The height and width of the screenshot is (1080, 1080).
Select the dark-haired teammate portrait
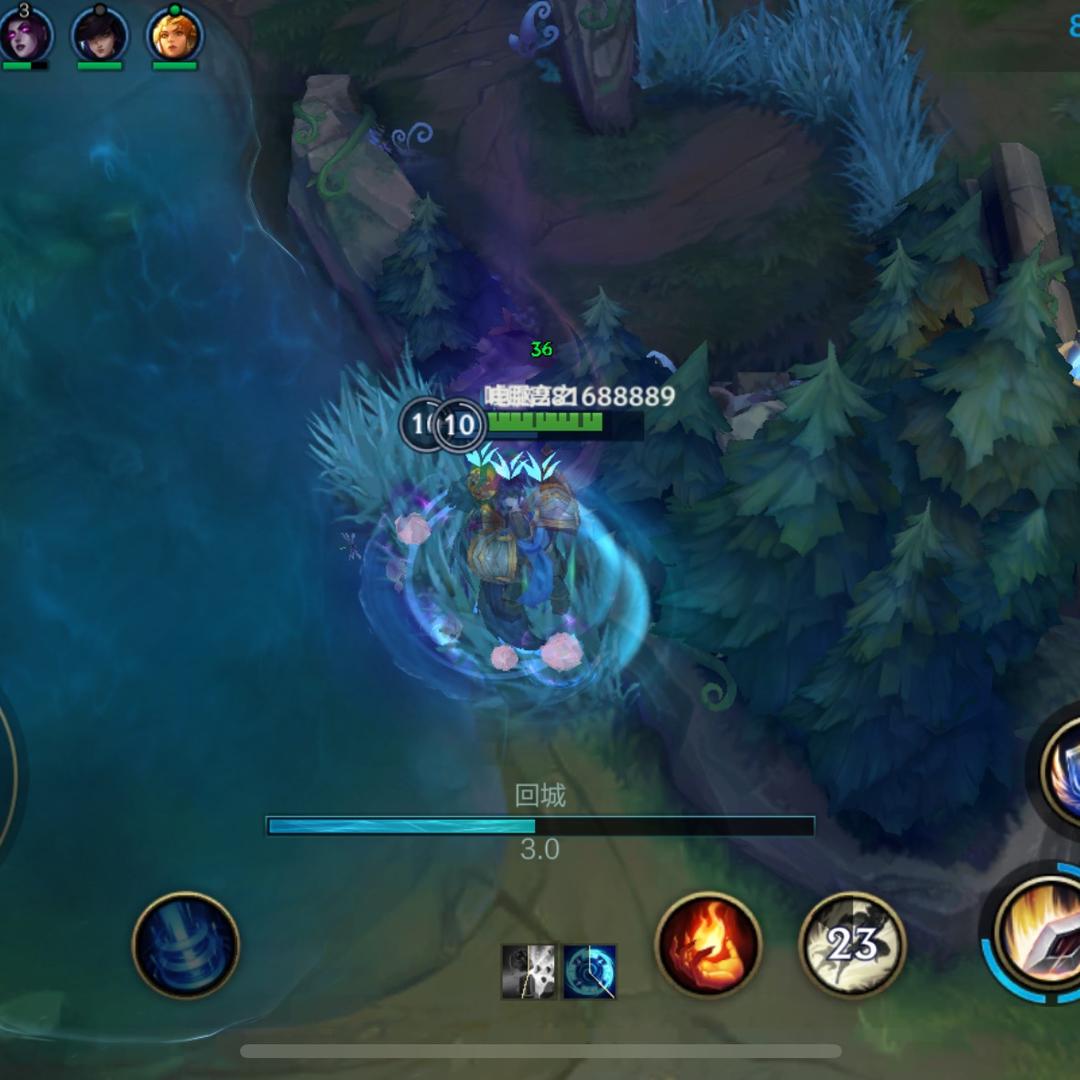click(100, 34)
